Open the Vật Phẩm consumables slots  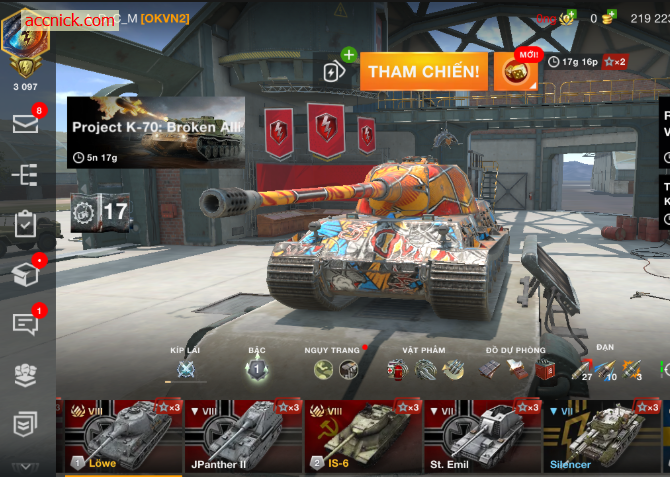coord(426,370)
